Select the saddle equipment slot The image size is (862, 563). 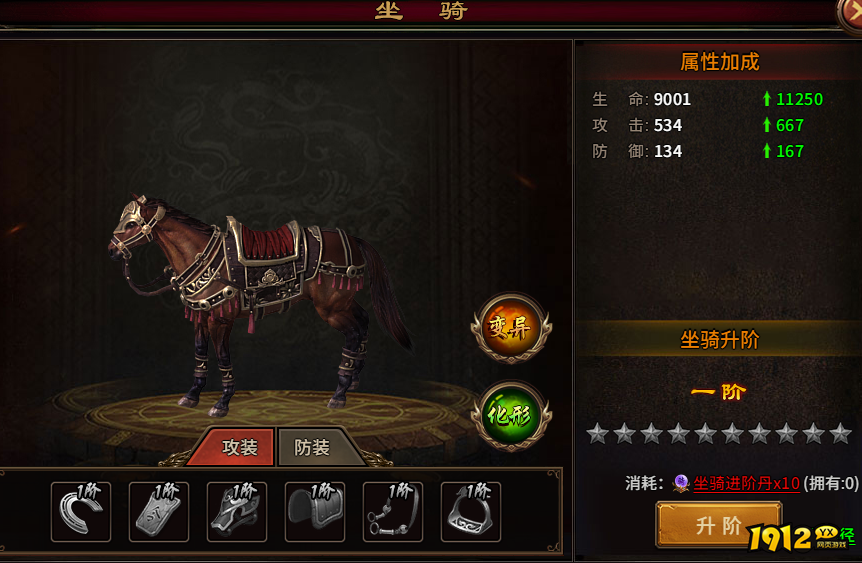[x=315, y=512]
